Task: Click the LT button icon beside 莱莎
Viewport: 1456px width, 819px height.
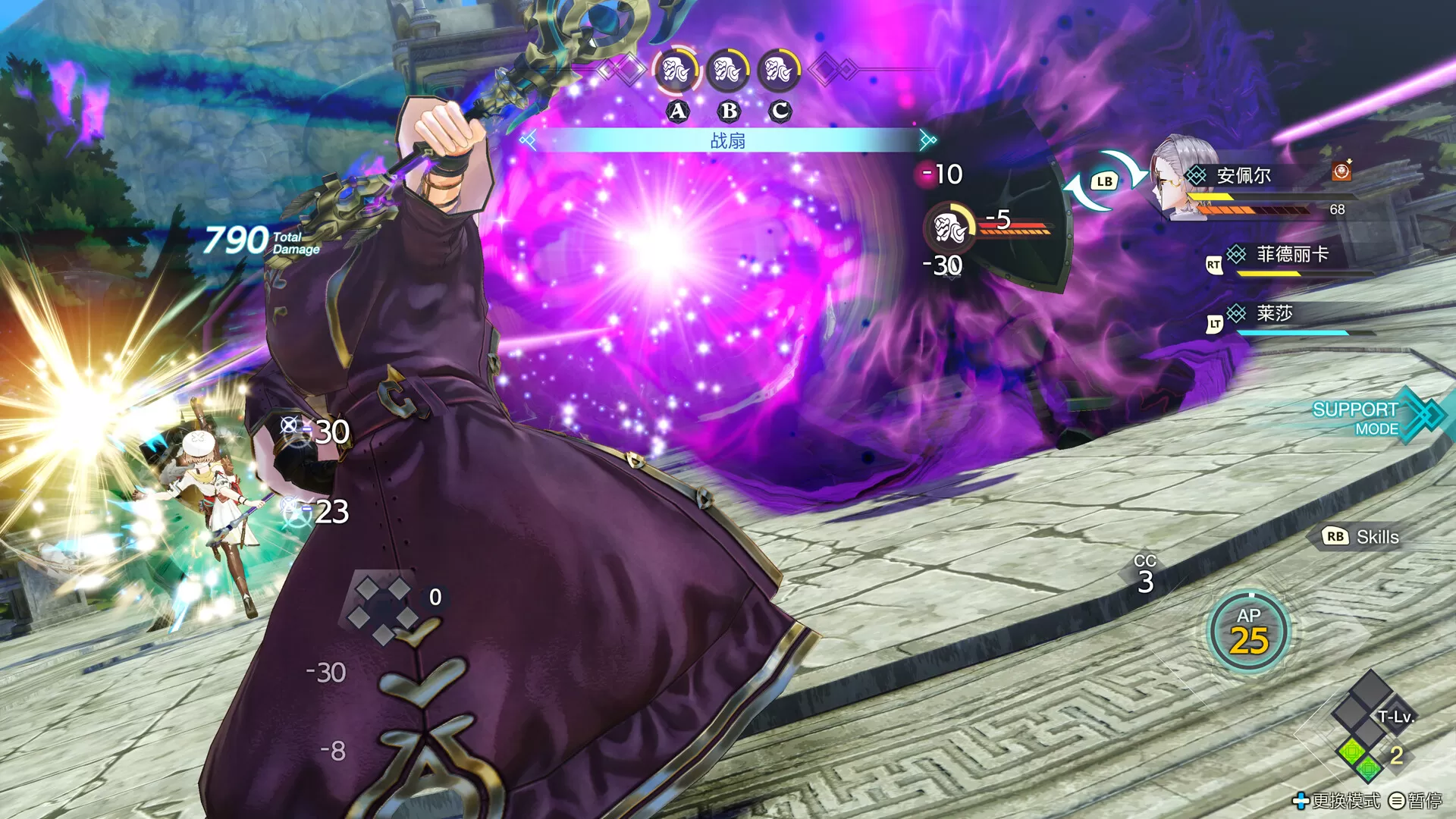Action: (x=1213, y=321)
